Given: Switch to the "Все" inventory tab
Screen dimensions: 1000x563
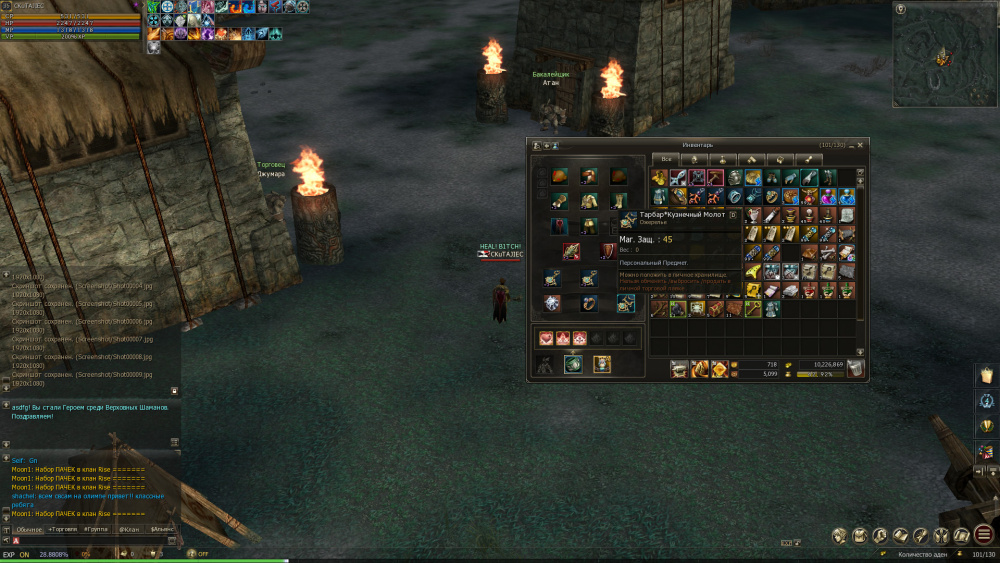Looking at the screenshot, I should tap(666, 159).
